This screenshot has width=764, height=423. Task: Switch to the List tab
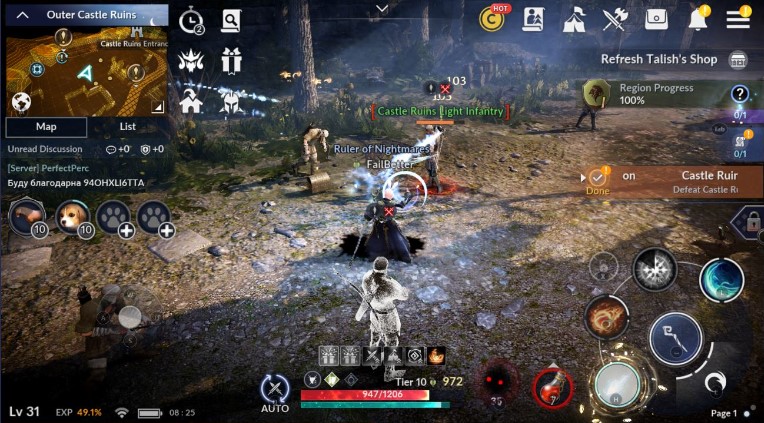point(128,127)
